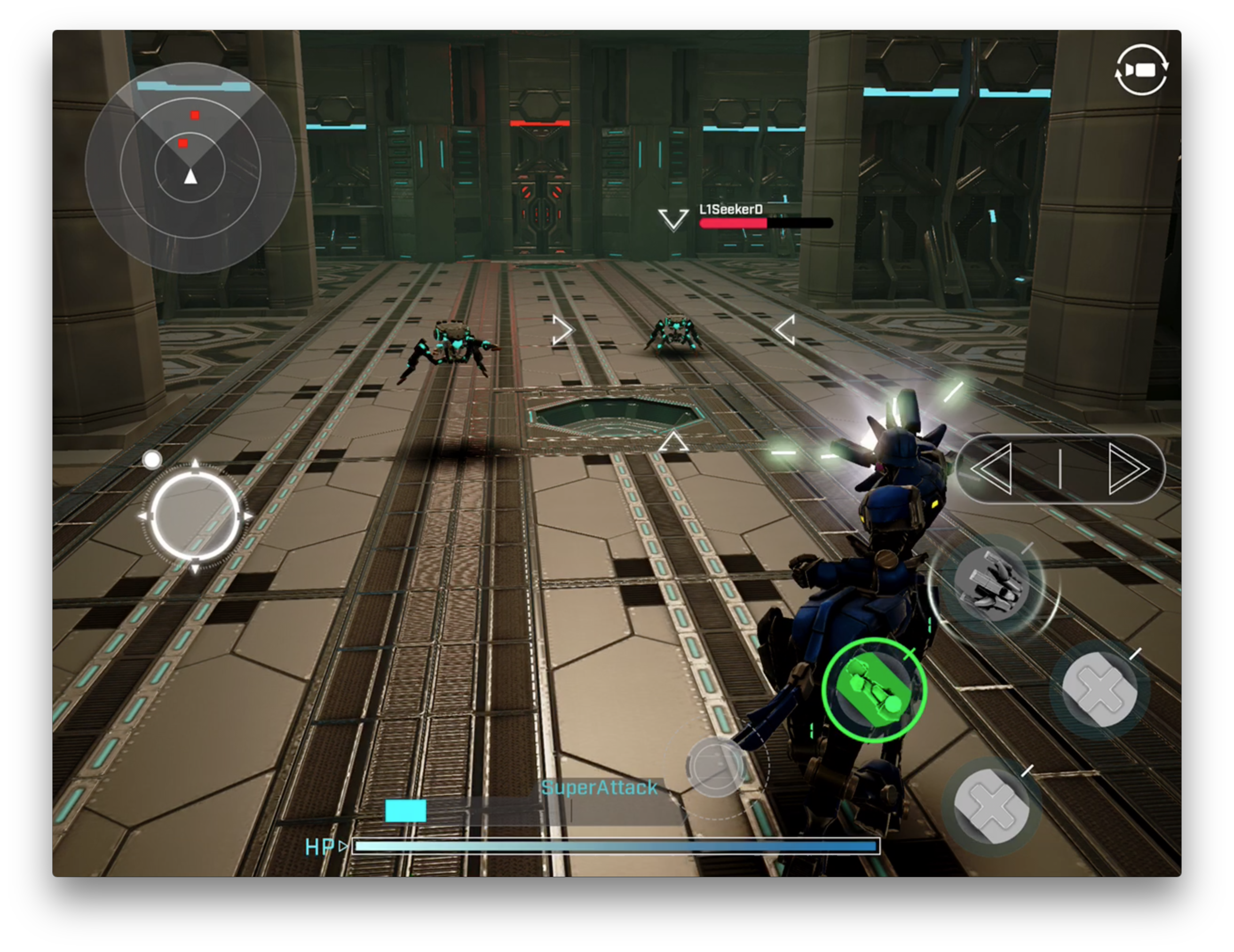Open the circular radar minimap
Screen dimensions: 1234x952
[190, 168]
